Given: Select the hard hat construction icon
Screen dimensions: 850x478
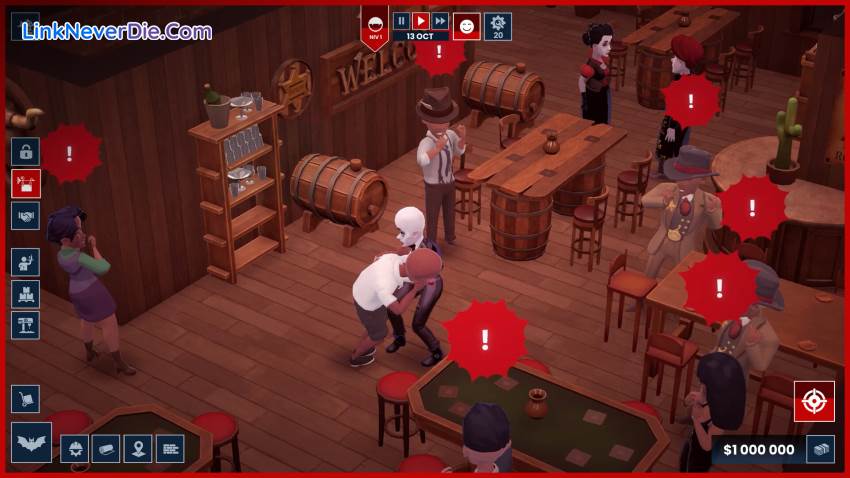Looking at the screenshot, I should [x=75, y=449].
